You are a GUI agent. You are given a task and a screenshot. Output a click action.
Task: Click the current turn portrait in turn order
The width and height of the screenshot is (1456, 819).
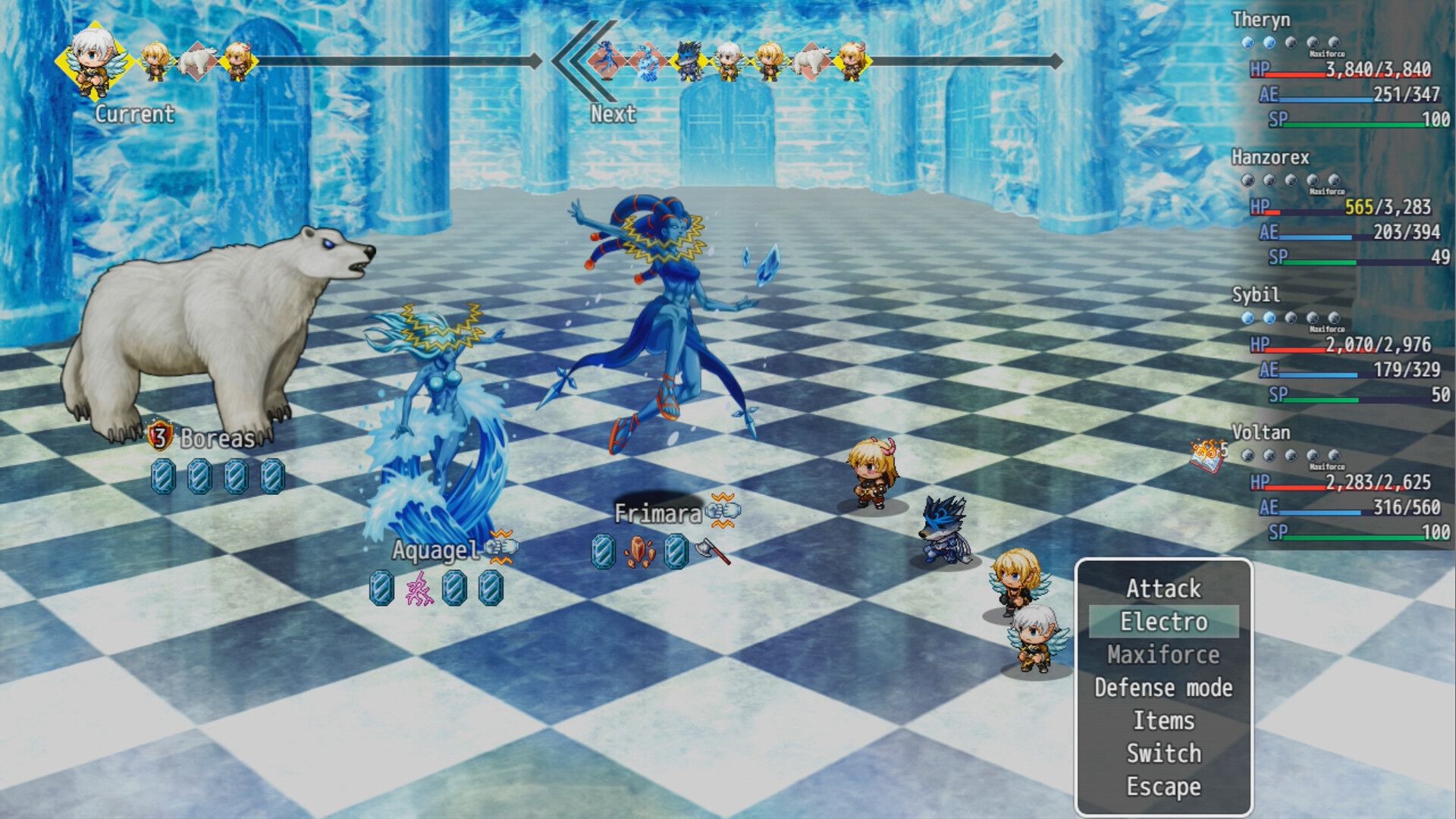pos(94,59)
